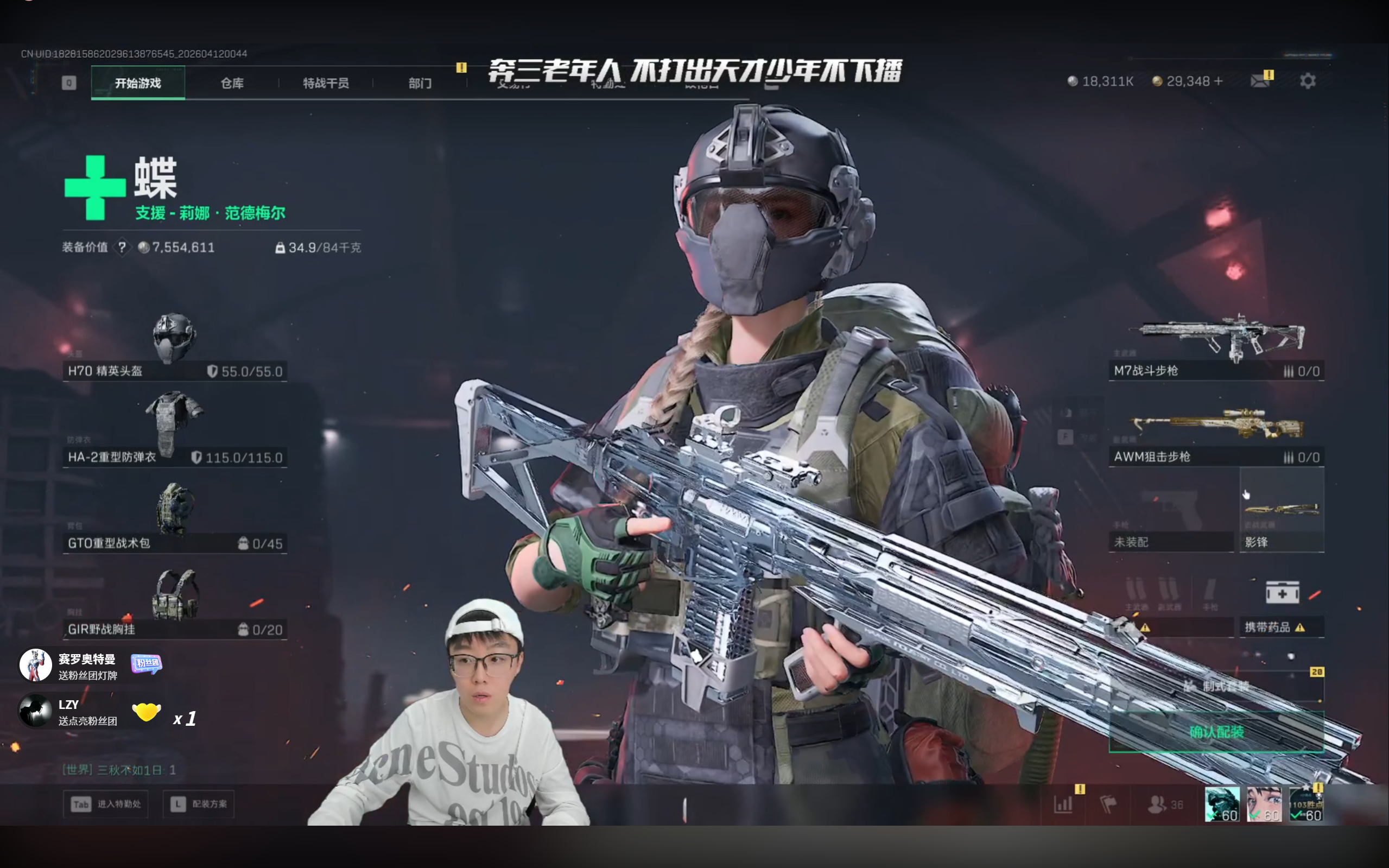Open the mail inbox with notification badge
The height and width of the screenshot is (868, 1389).
pyautogui.click(x=1260, y=80)
